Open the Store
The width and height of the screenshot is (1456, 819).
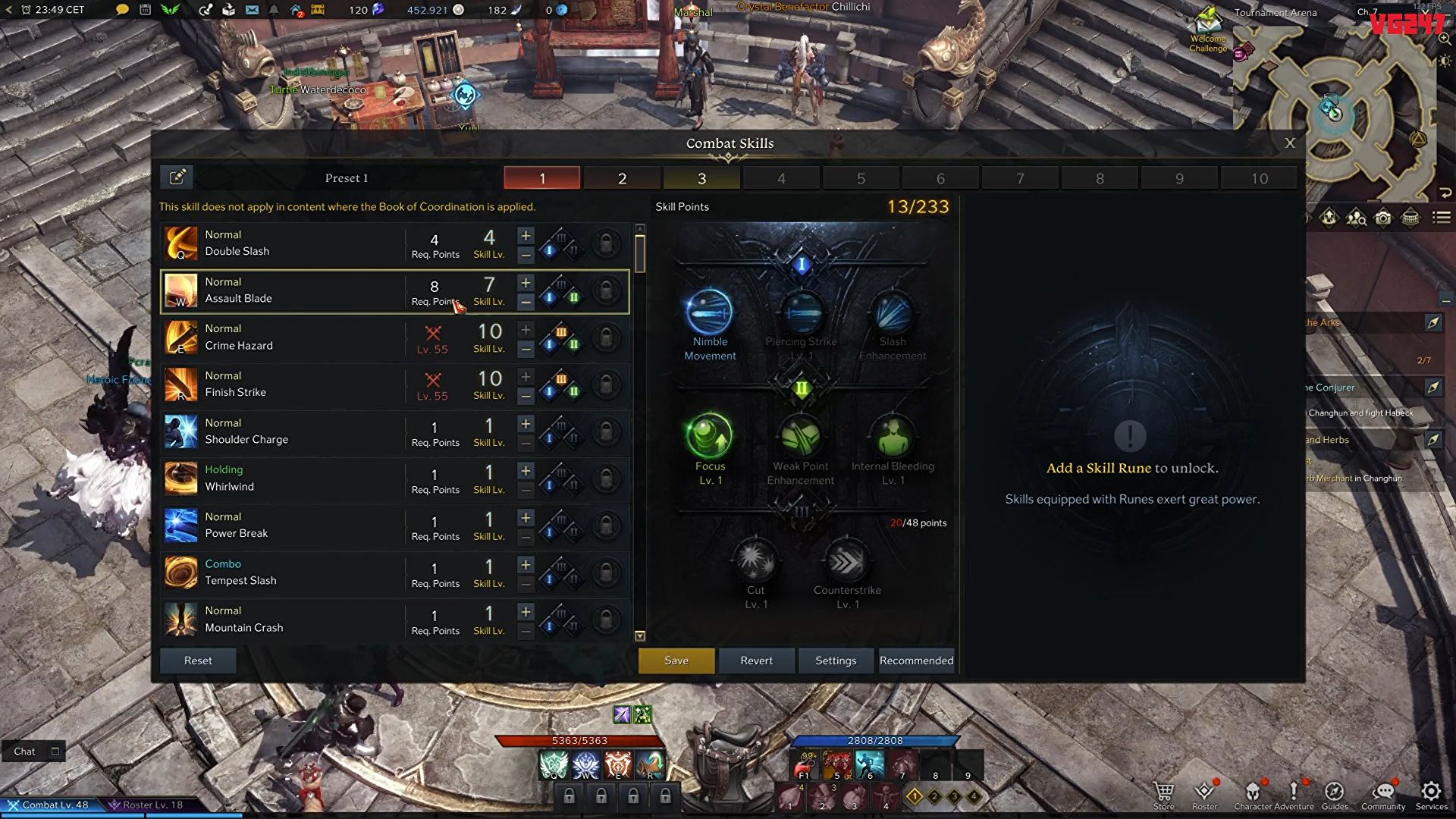tap(1163, 795)
